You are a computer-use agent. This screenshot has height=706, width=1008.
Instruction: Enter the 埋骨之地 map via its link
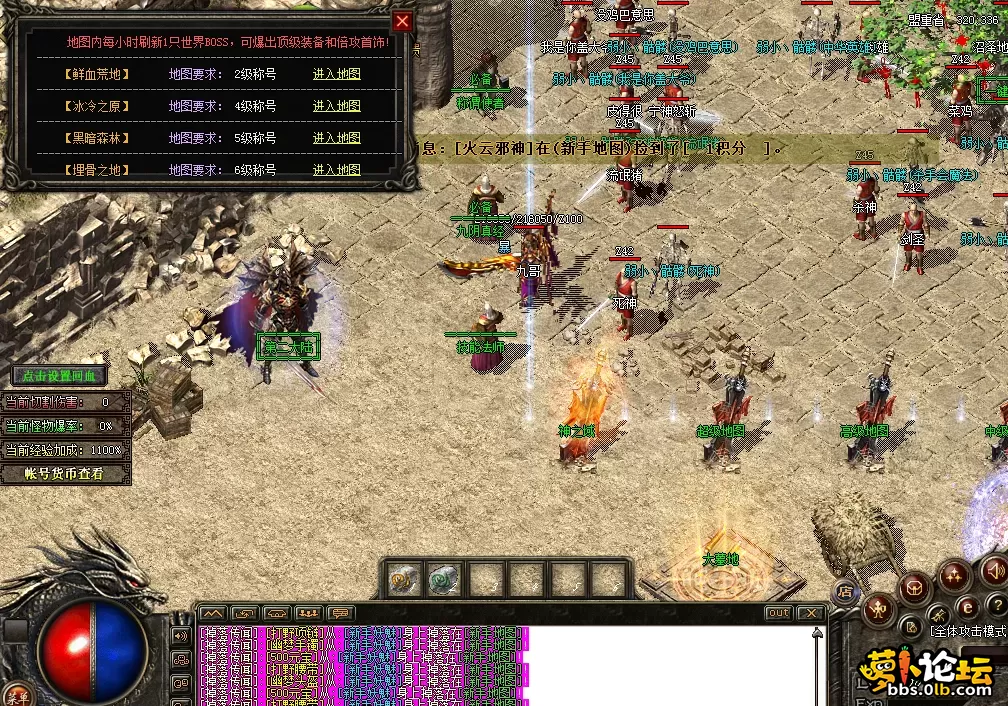tap(336, 170)
